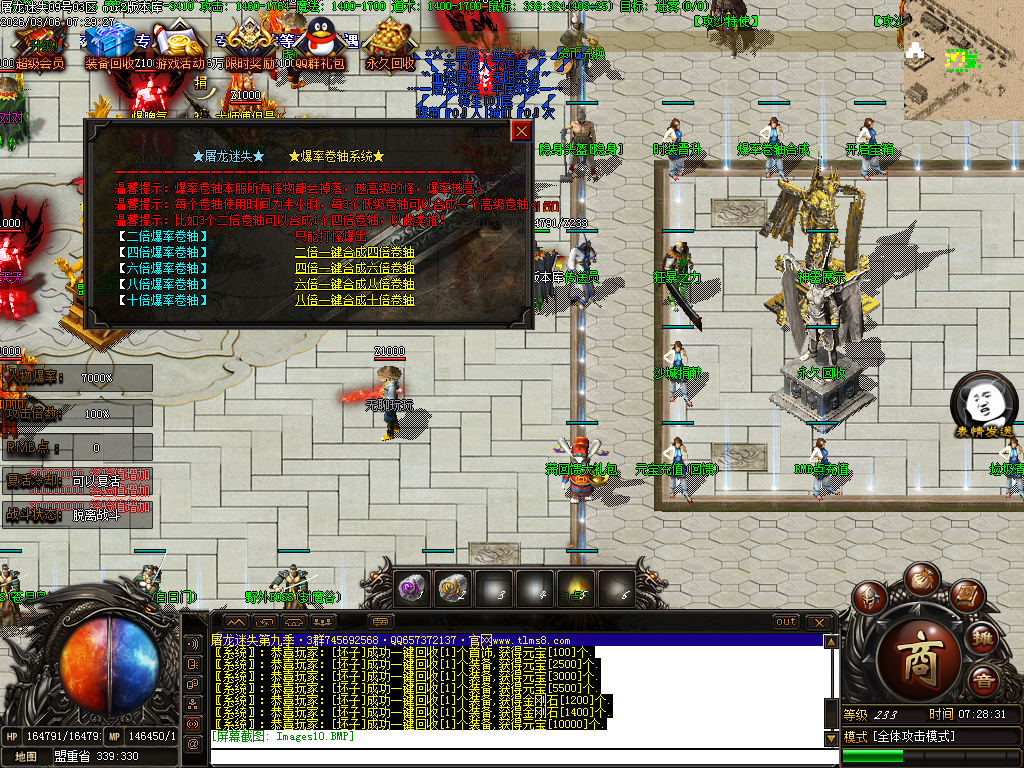This screenshot has width=1024, height=768.
Task: Close the drop-rate scroll system dialog
Action: (x=521, y=131)
